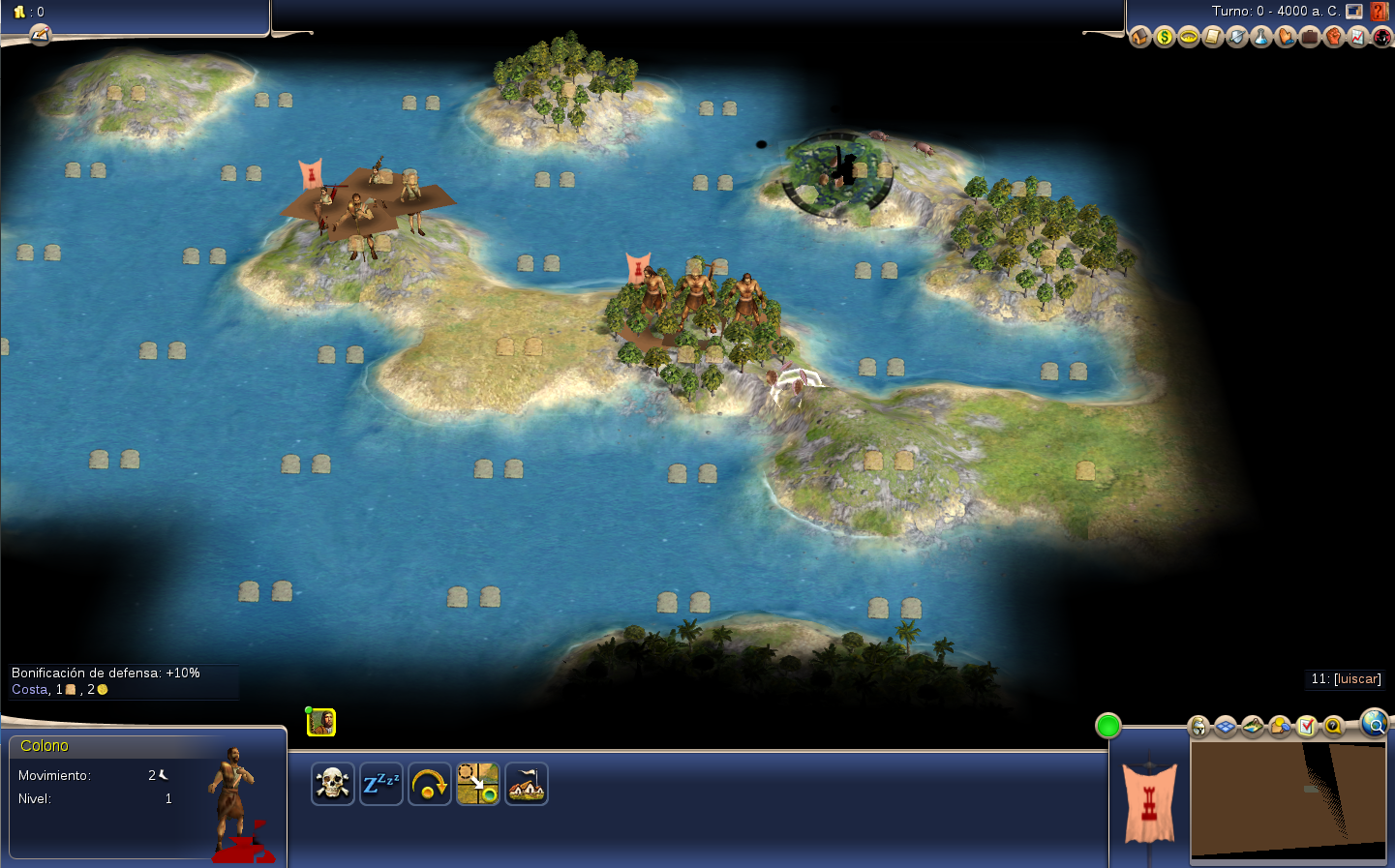This screenshot has height=868, width=1395.
Task: Delete the unit with the skull button
Action: click(332, 784)
